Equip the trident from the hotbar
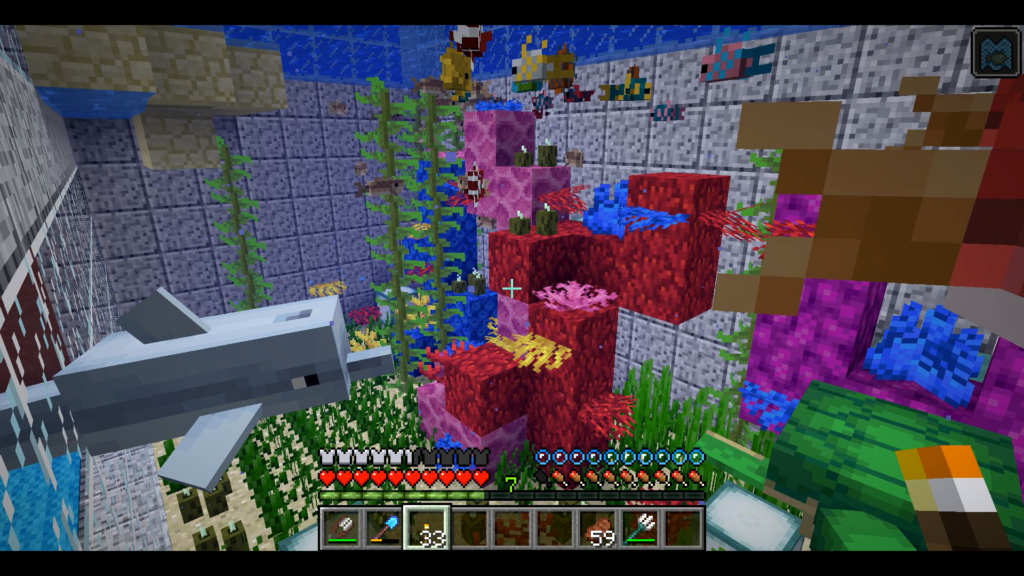 coord(641,528)
